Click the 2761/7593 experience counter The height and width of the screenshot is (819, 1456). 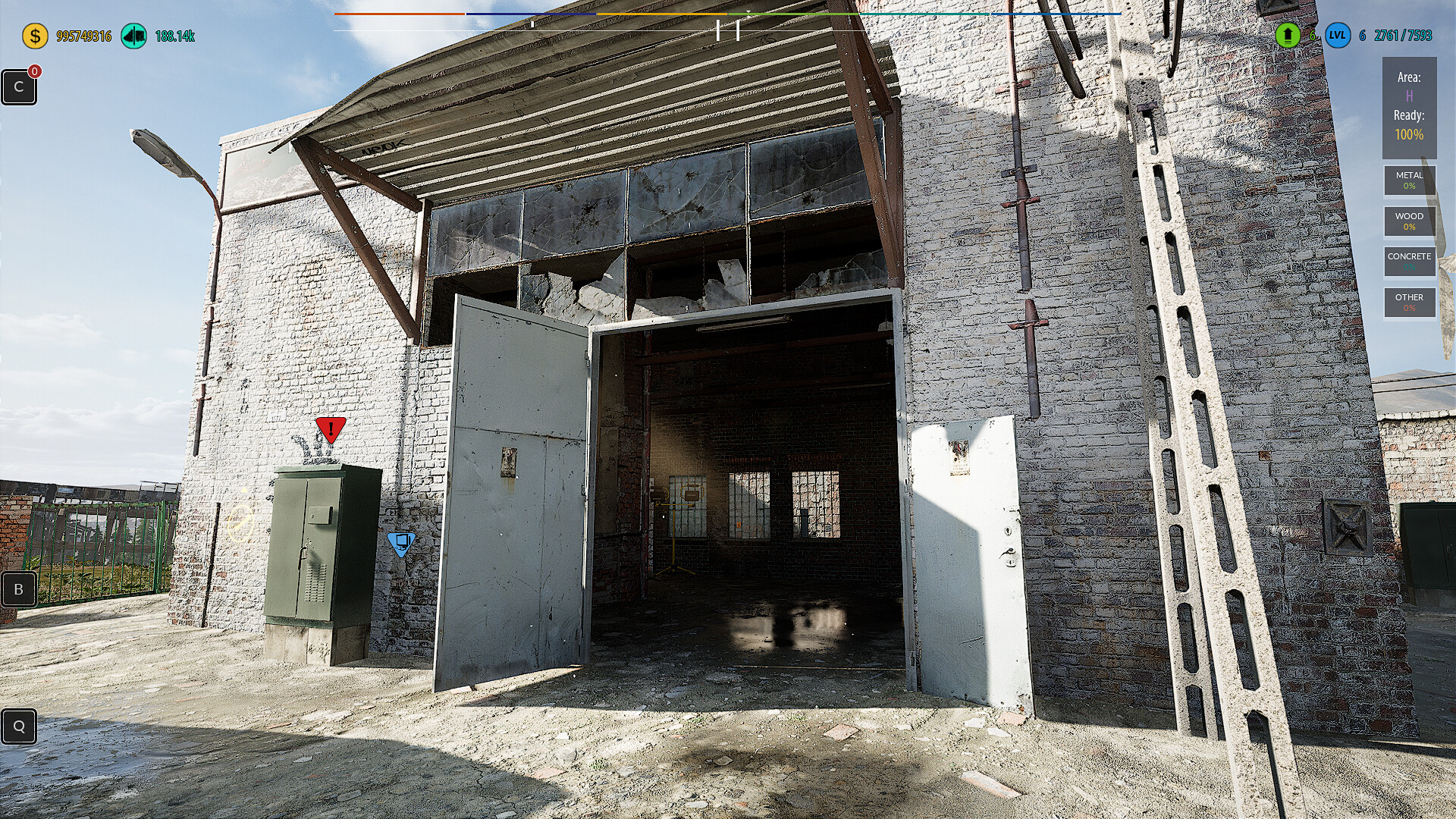[x=1404, y=34]
